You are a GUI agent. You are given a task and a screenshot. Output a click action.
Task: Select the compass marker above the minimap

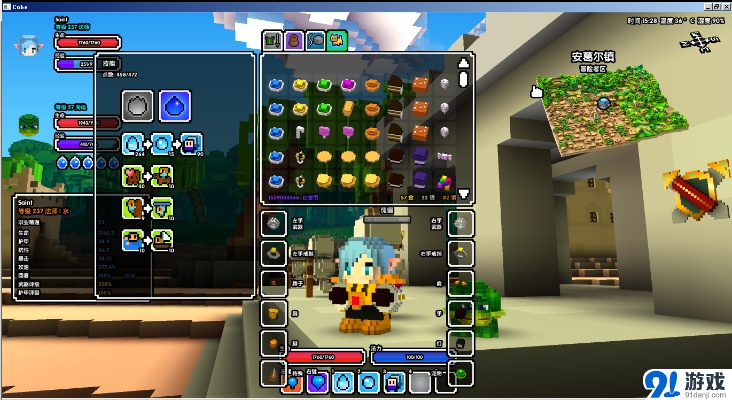tap(697, 42)
